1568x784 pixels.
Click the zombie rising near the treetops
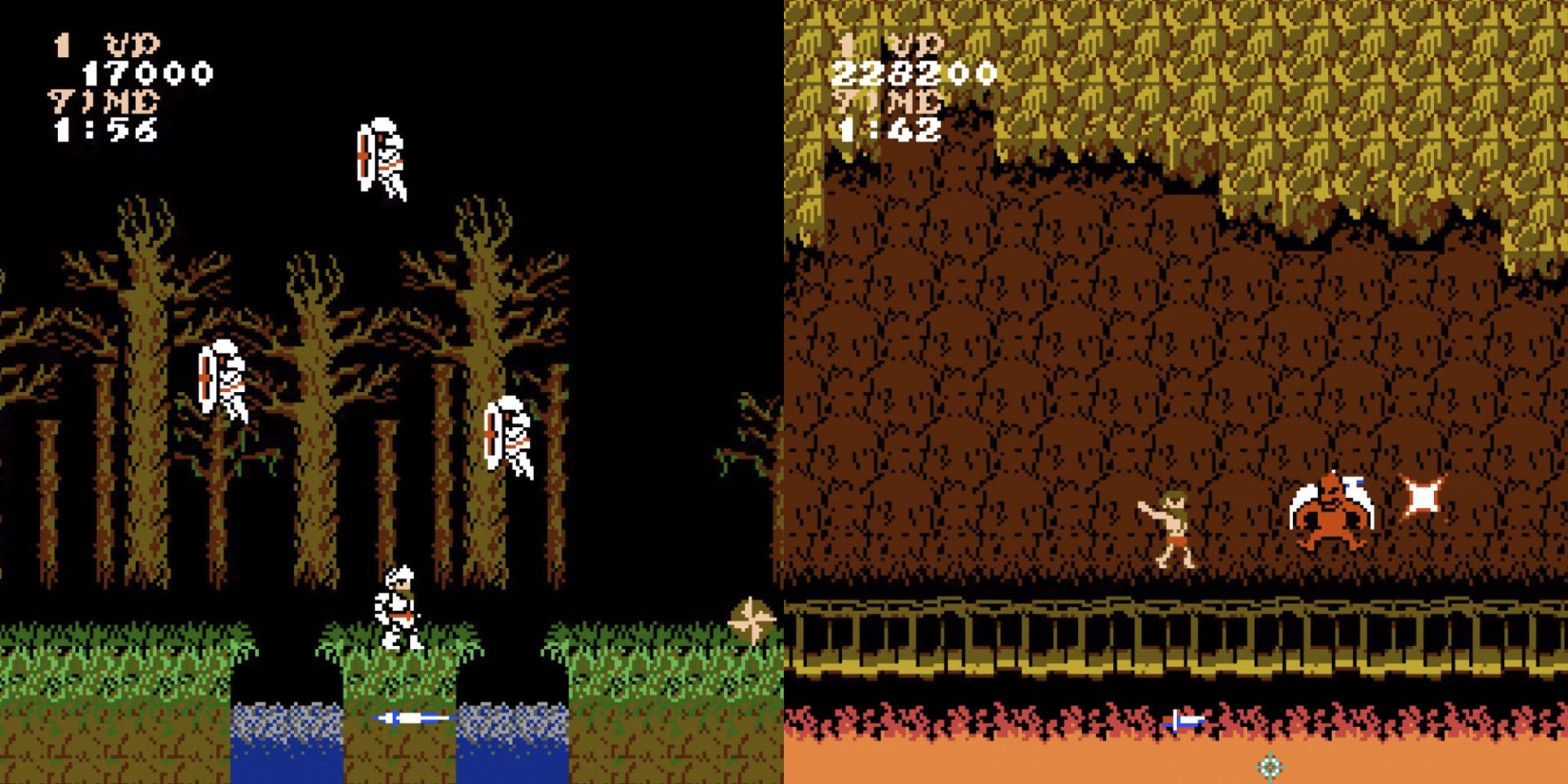tap(380, 155)
